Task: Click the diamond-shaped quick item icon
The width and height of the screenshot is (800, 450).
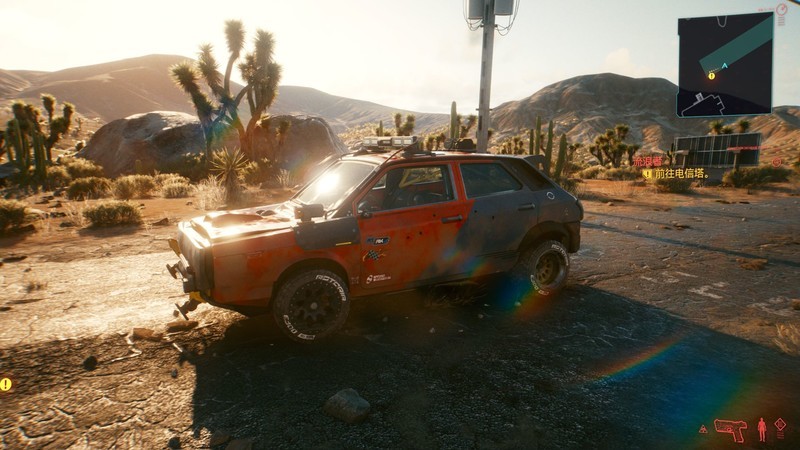Action: [x=780, y=425]
